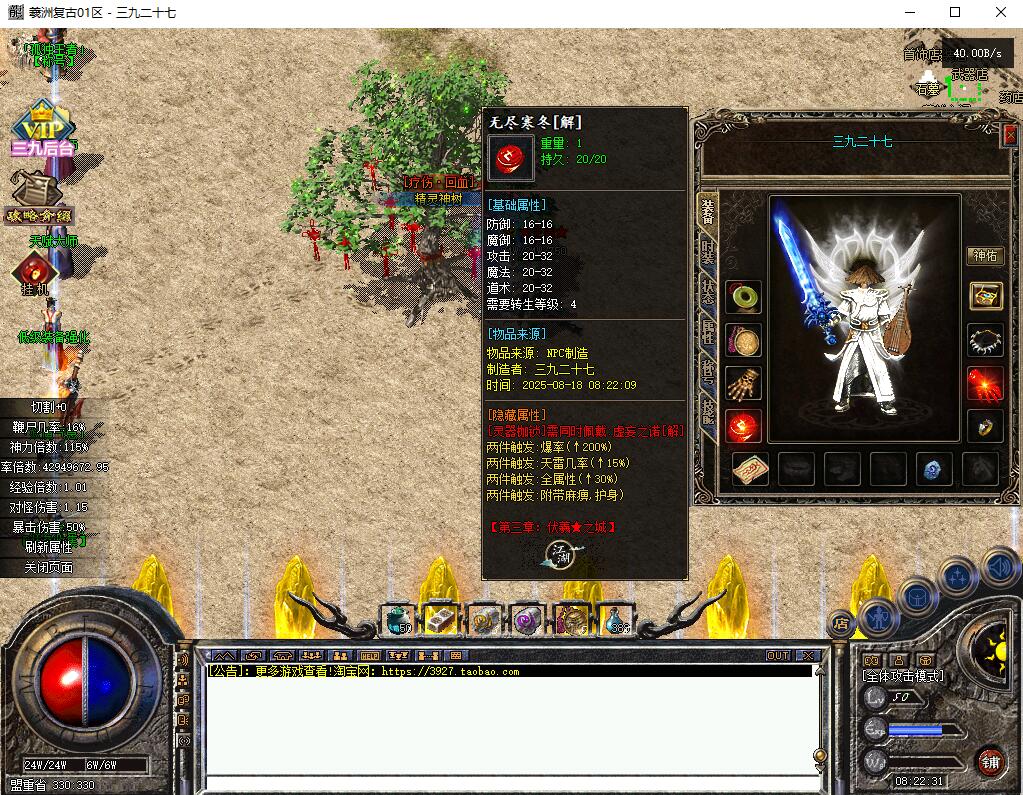Open the 状态 status tab
This screenshot has height=795, width=1023.
pos(708,291)
